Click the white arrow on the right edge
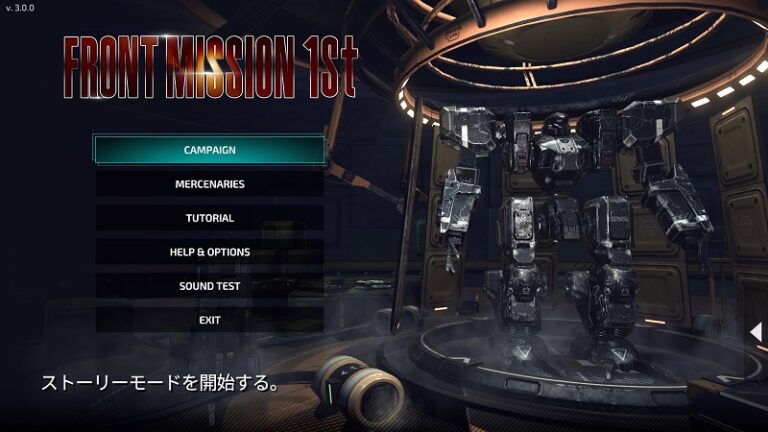 [757, 331]
